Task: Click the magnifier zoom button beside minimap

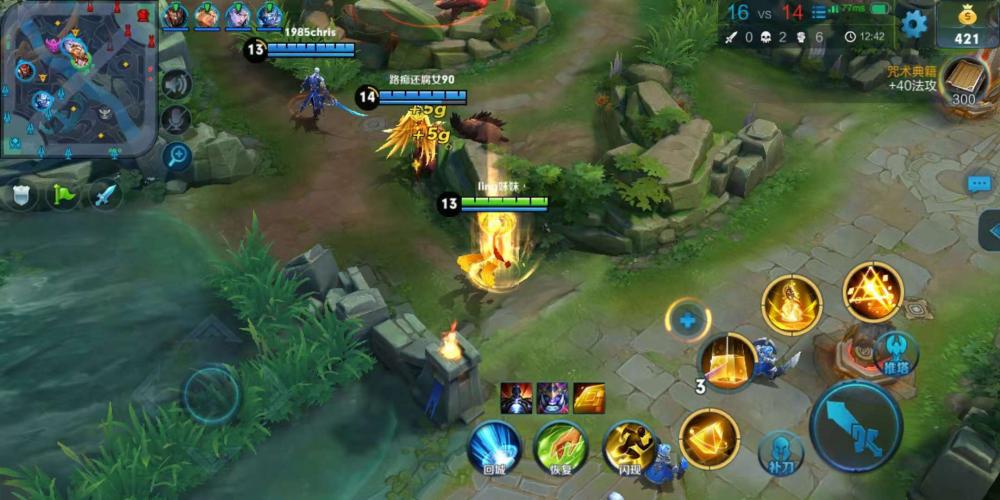Action: click(177, 155)
